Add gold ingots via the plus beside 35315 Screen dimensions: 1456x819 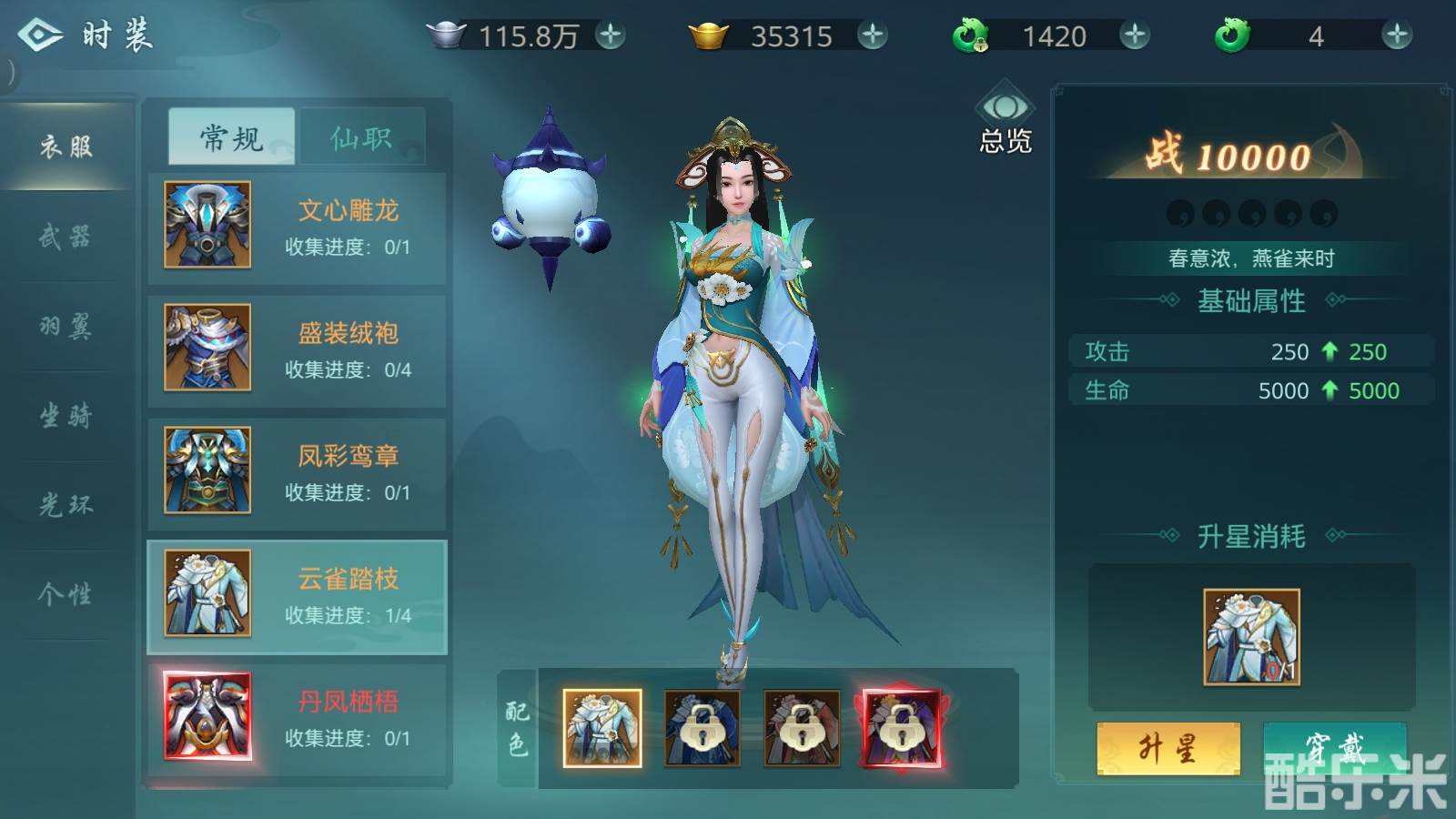(x=873, y=35)
